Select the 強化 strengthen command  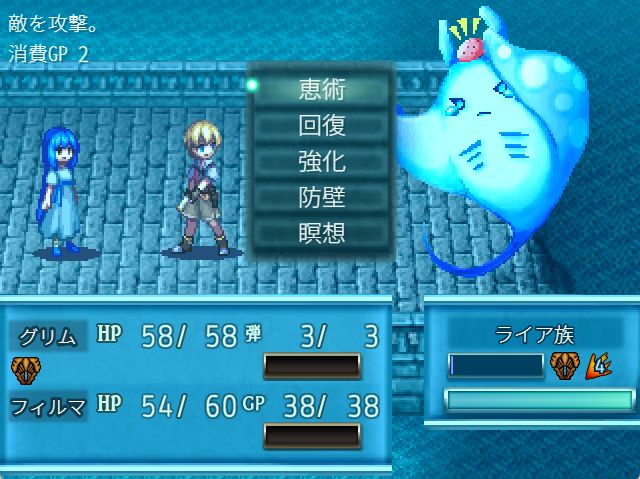point(321,161)
